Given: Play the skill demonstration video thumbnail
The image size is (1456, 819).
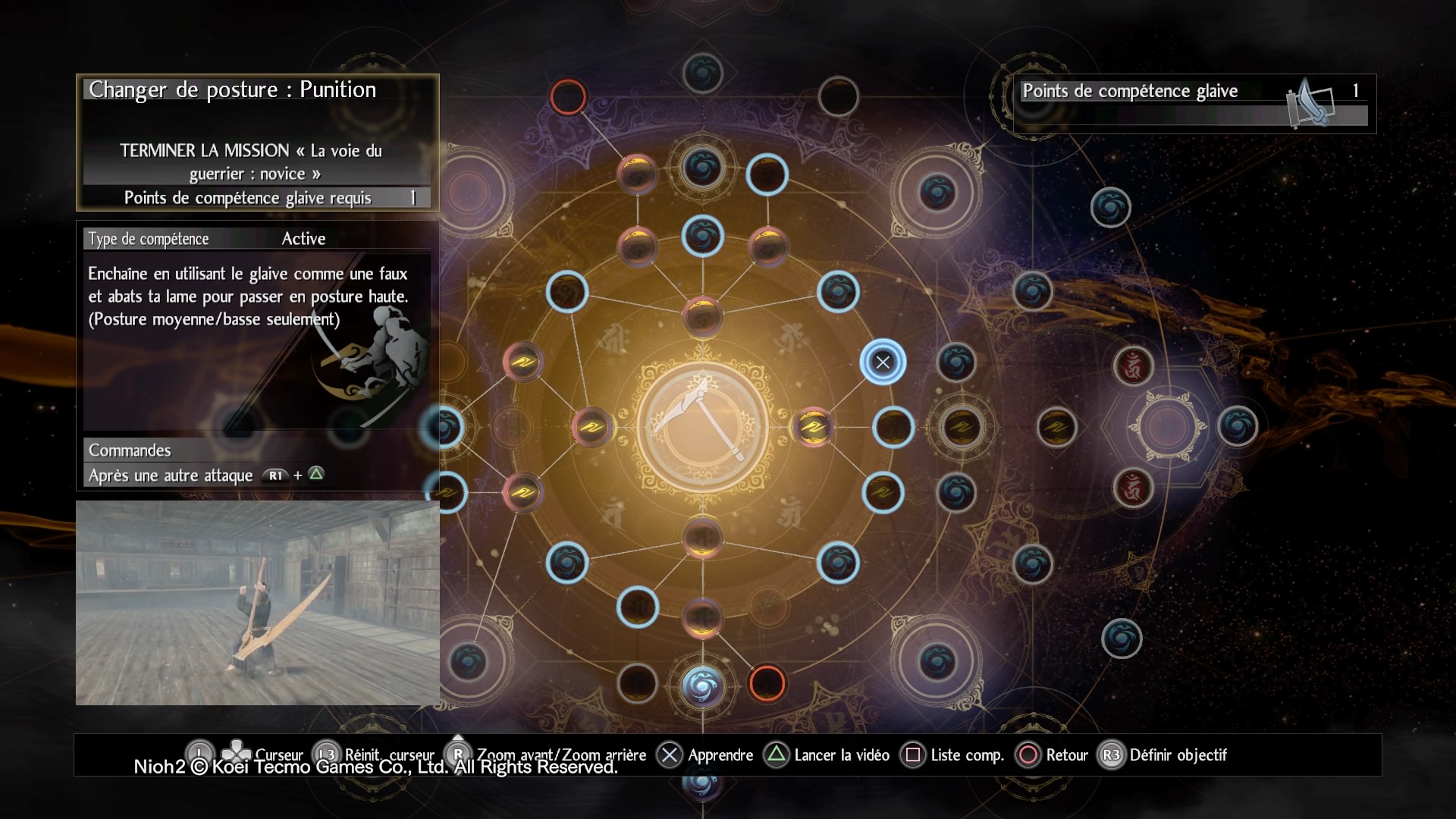Looking at the screenshot, I should (x=258, y=603).
